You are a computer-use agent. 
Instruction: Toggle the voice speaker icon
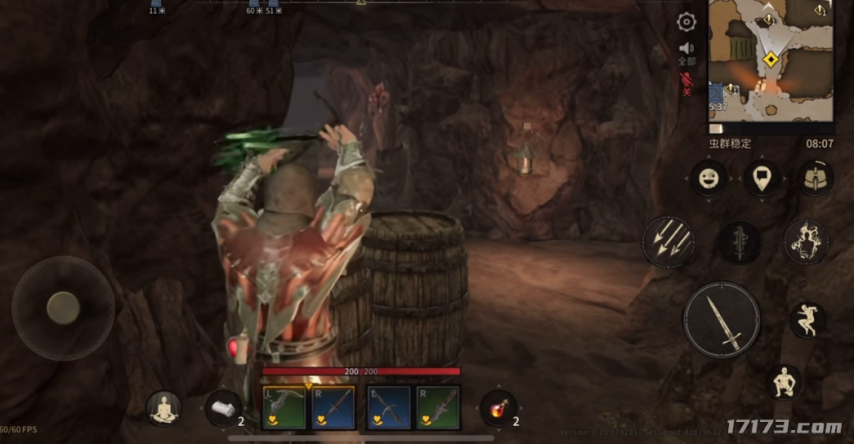pyautogui.click(x=686, y=48)
